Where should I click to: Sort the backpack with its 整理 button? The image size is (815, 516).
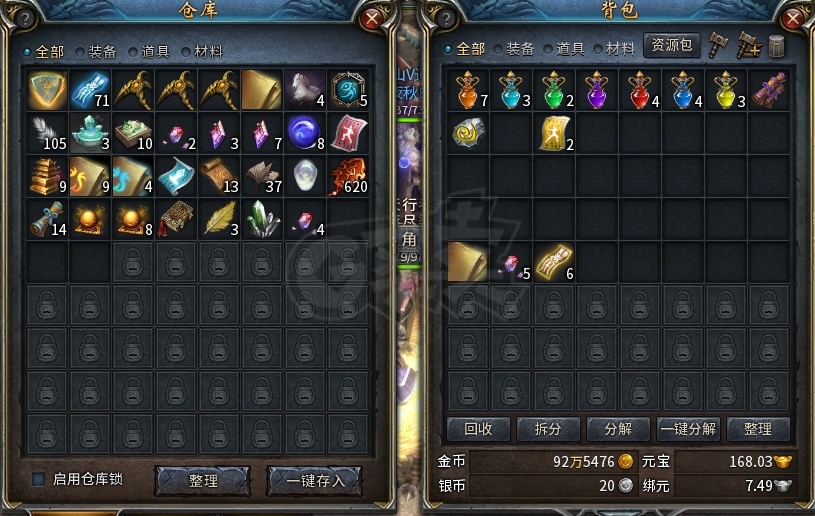[757, 429]
